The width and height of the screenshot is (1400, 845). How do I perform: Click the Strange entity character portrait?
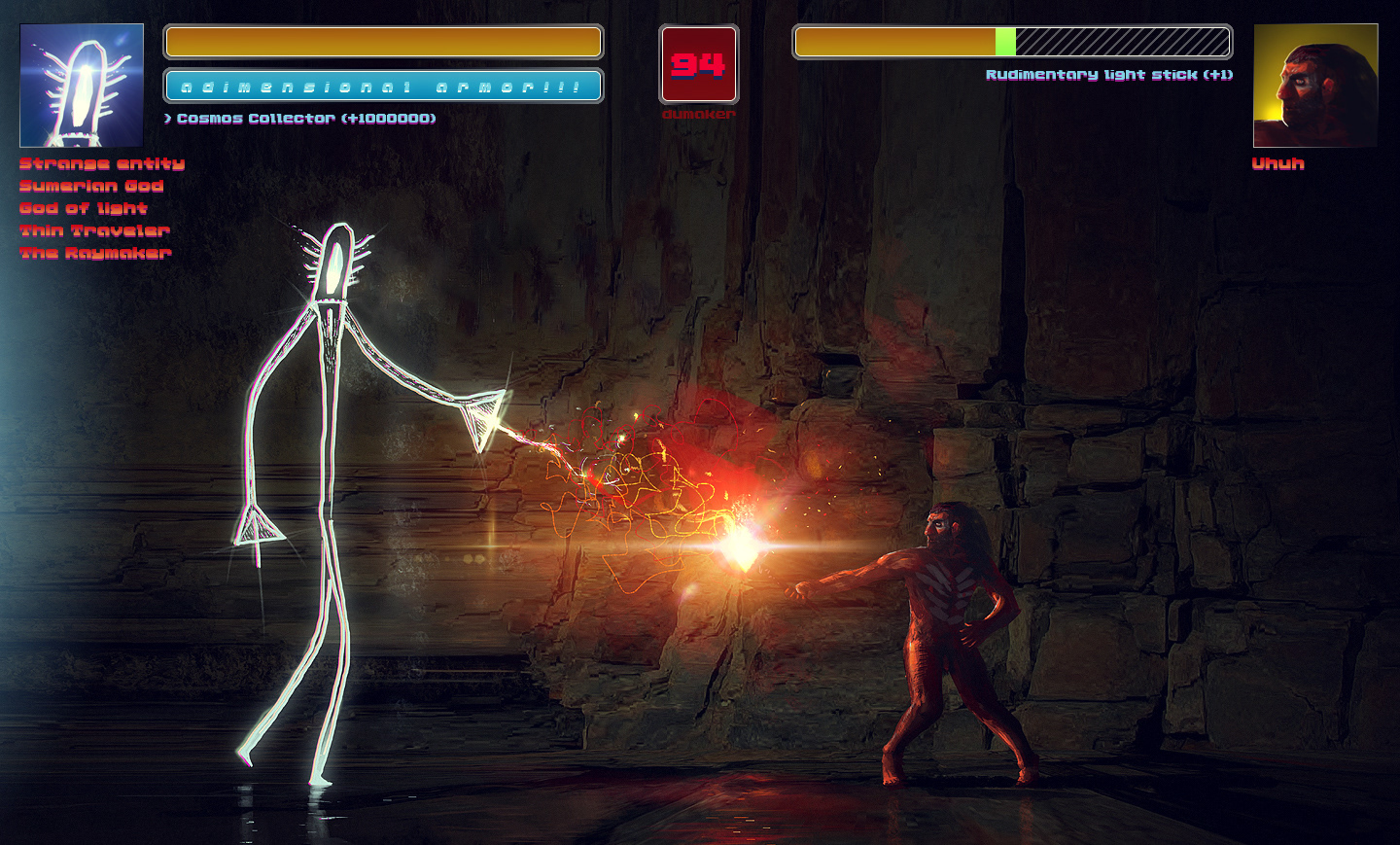pyautogui.click(x=82, y=86)
